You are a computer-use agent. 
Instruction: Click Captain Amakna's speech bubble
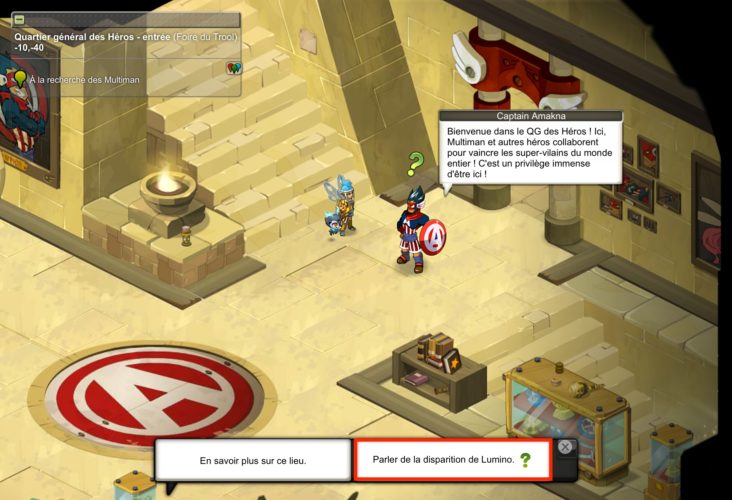530,151
